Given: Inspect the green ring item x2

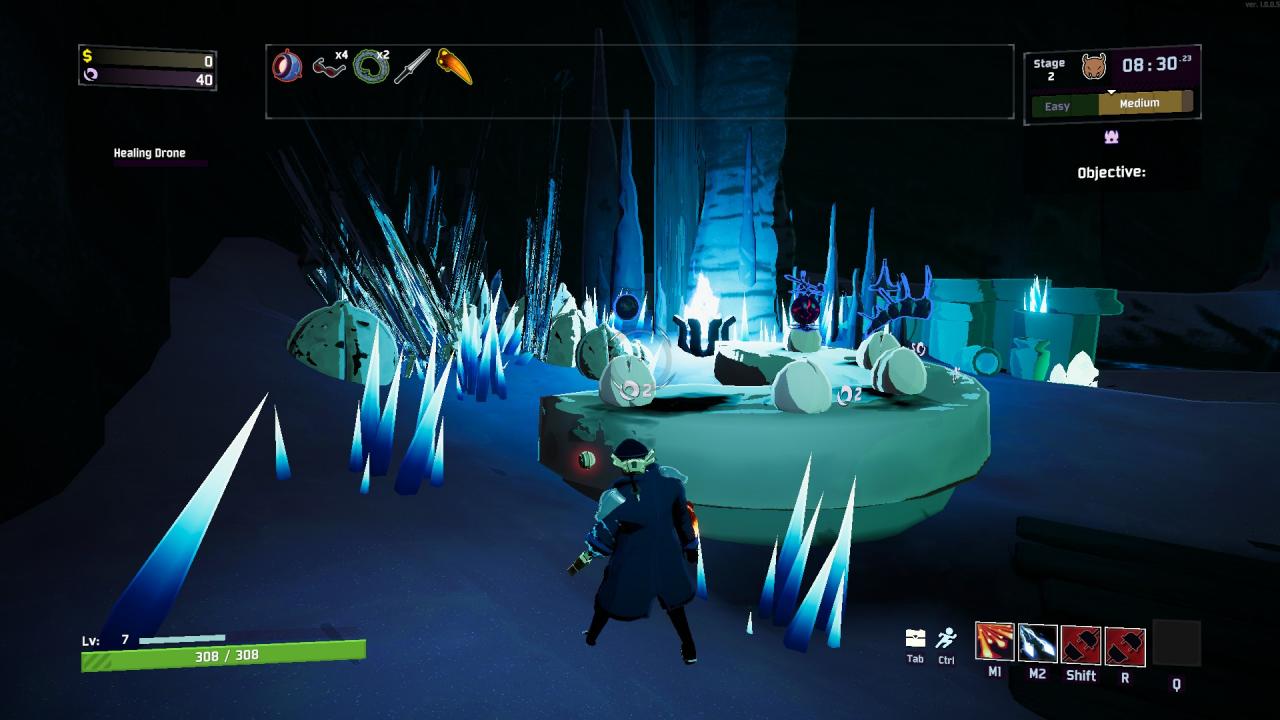Looking at the screenshot, I should (370, 67).
